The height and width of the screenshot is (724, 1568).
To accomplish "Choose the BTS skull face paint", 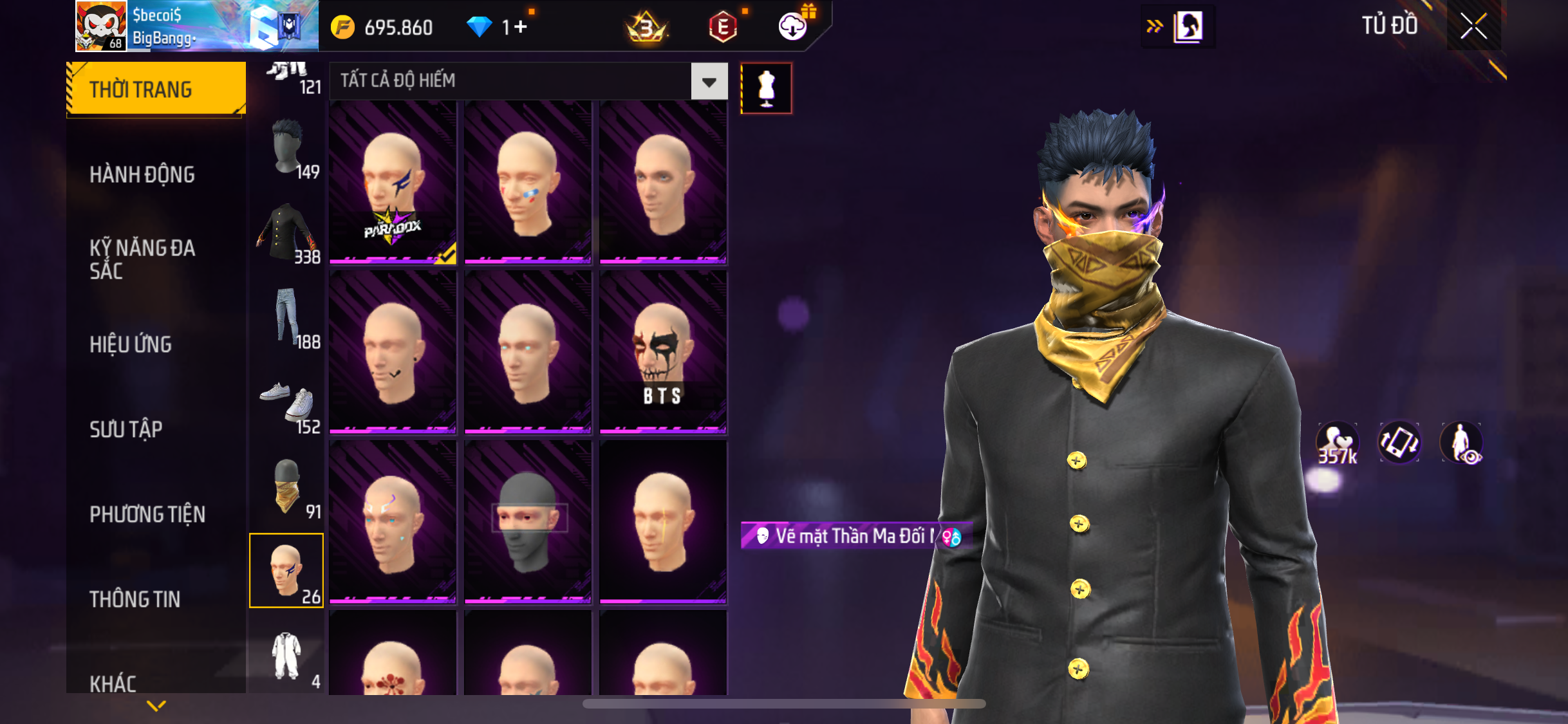I will pyautogui.click(x=663, y=352).
